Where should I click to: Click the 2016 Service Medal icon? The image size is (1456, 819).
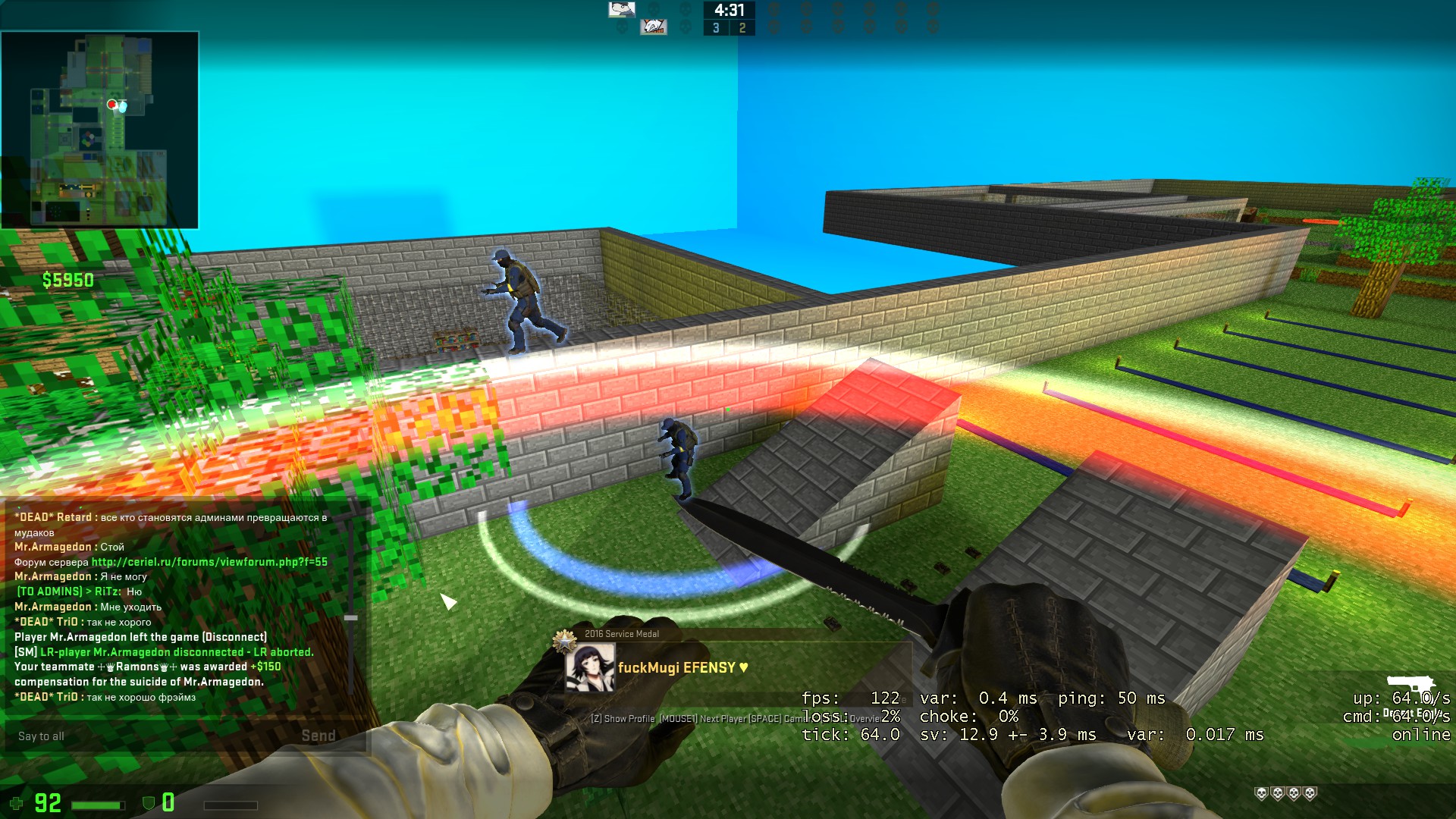[x=565, y=642]
